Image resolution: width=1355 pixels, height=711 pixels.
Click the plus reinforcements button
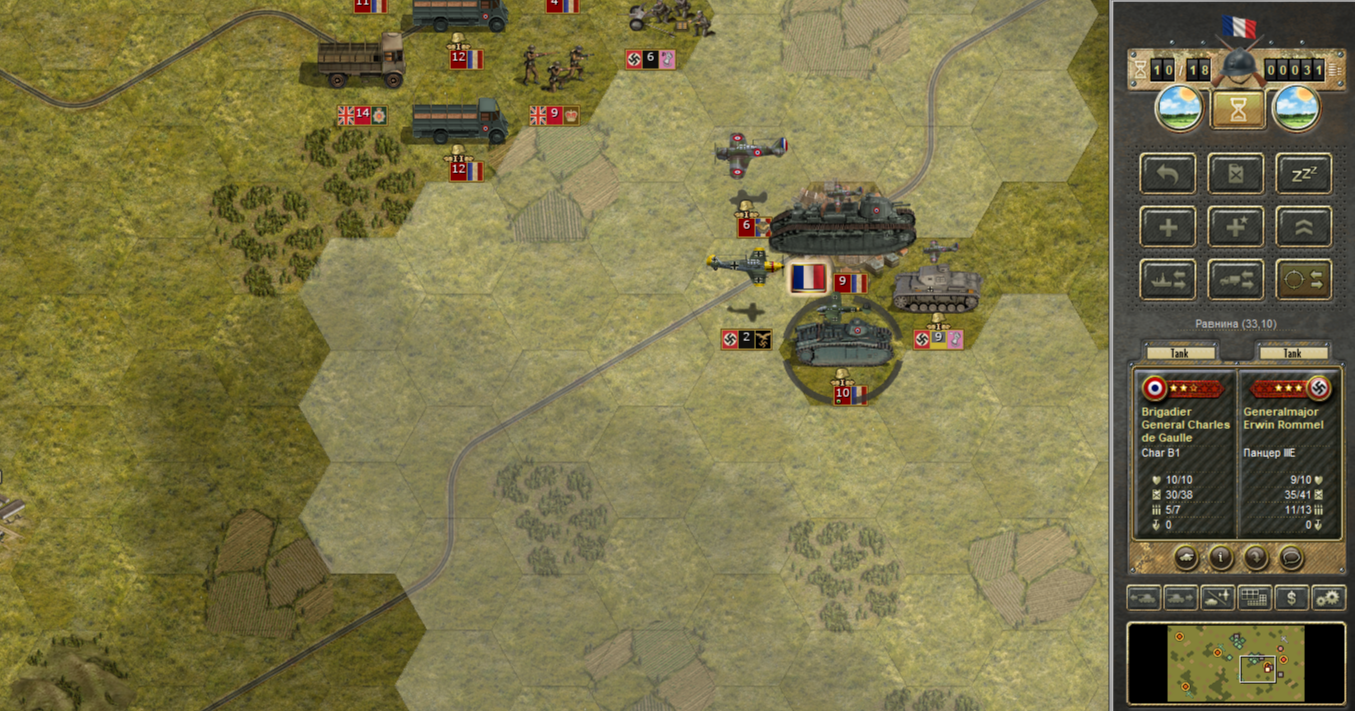(1168, 227)
